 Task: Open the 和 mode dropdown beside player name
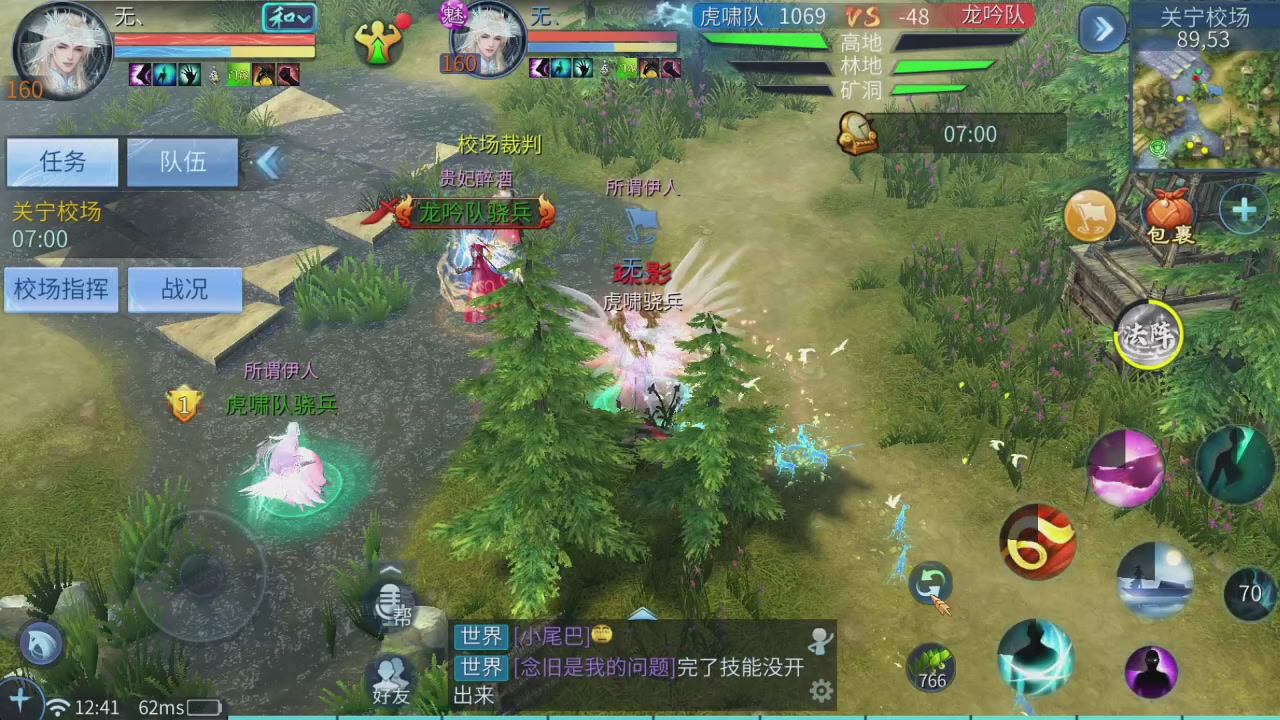pyautogui.click(x=289, y=18)
